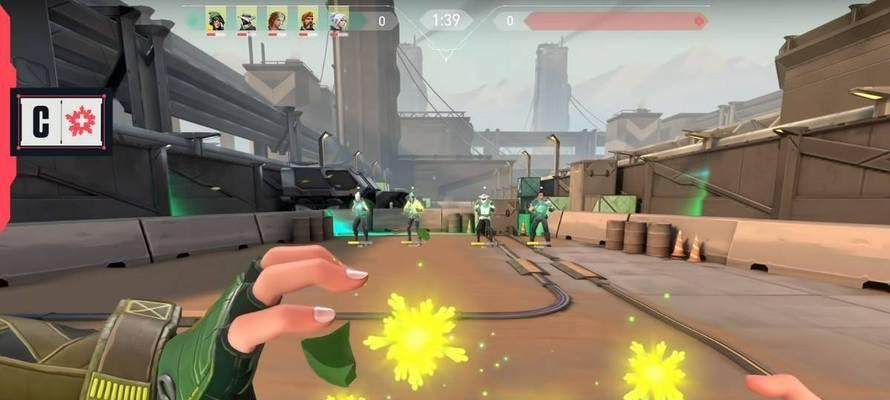Select the masked agent portrait in white hat

point(246,19)
